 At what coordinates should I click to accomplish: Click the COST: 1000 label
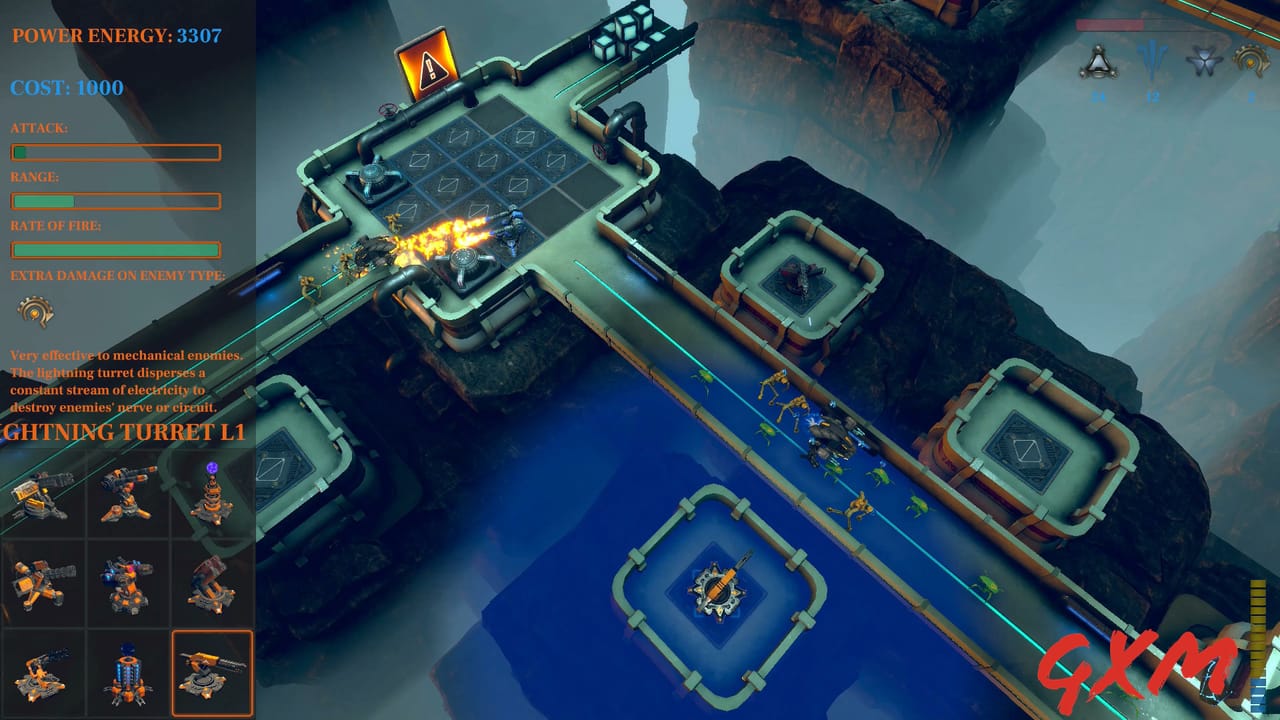[x=70, y=88]
